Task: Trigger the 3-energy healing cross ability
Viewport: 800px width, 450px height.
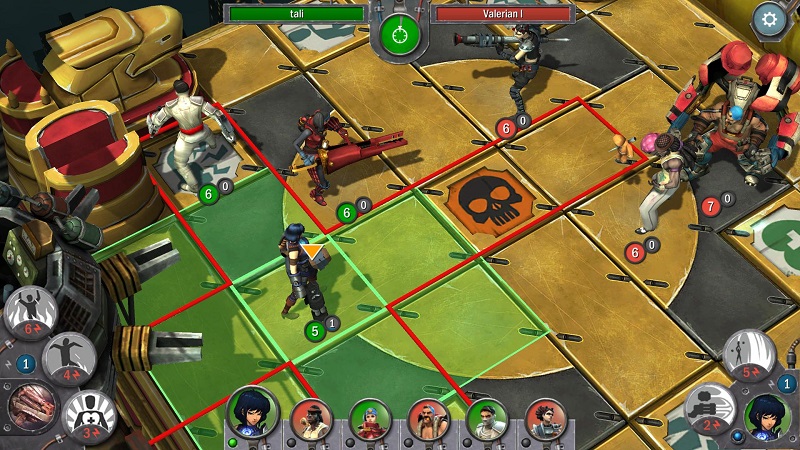Action: point(89,414)
